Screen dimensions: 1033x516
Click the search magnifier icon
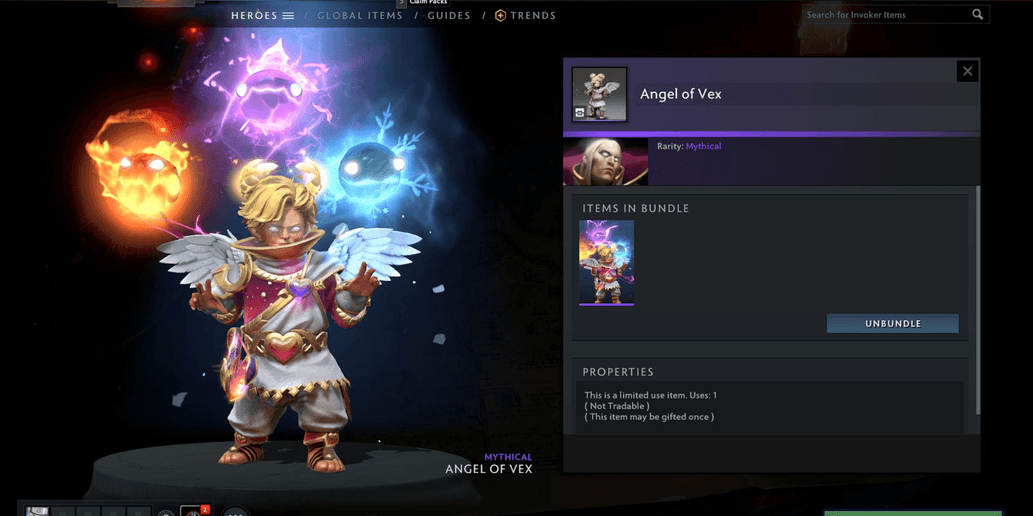977,15
